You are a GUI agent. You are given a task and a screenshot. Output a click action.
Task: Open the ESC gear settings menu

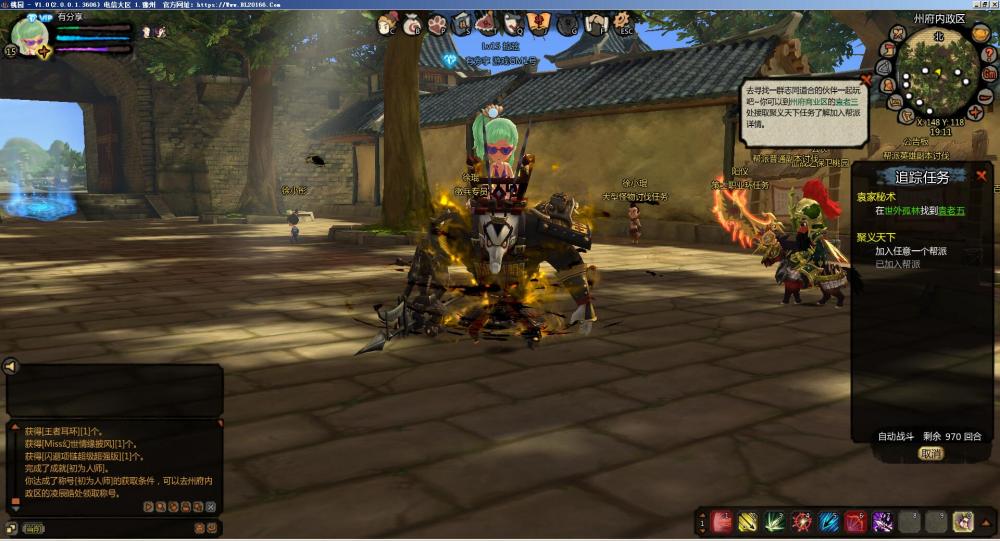click(622, 23)
